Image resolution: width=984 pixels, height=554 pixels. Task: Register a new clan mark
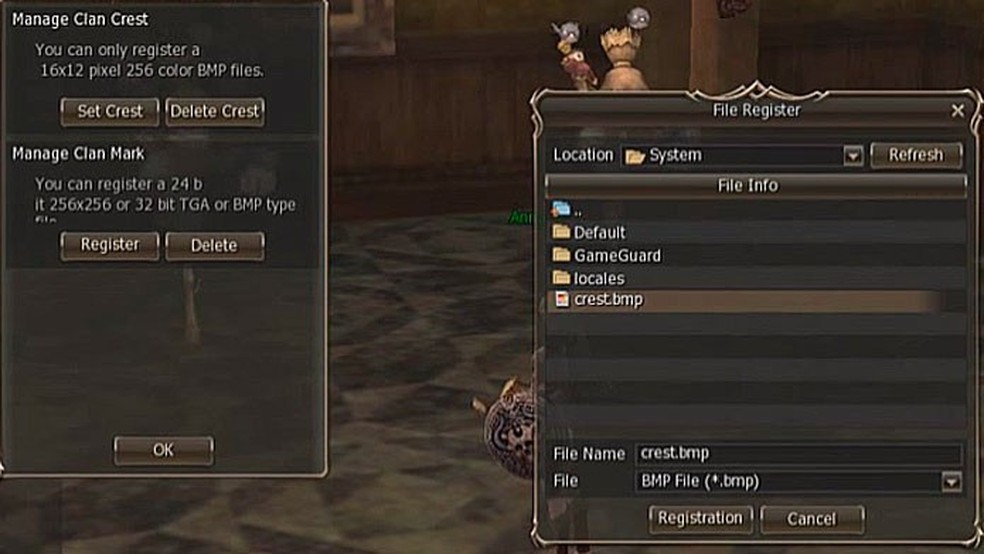(x=110, y=245)
